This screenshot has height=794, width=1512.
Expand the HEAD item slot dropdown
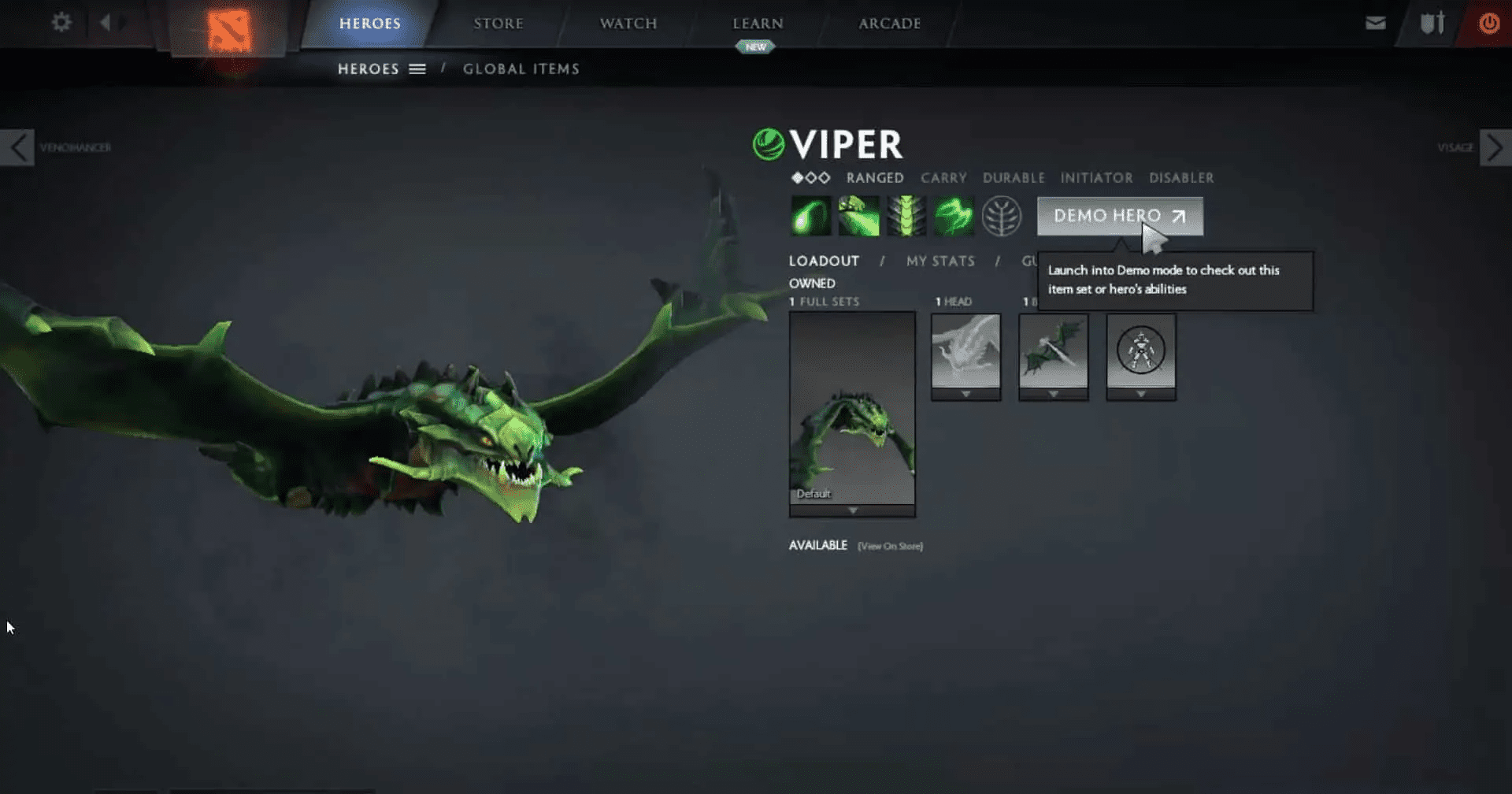tap(965, 394)
